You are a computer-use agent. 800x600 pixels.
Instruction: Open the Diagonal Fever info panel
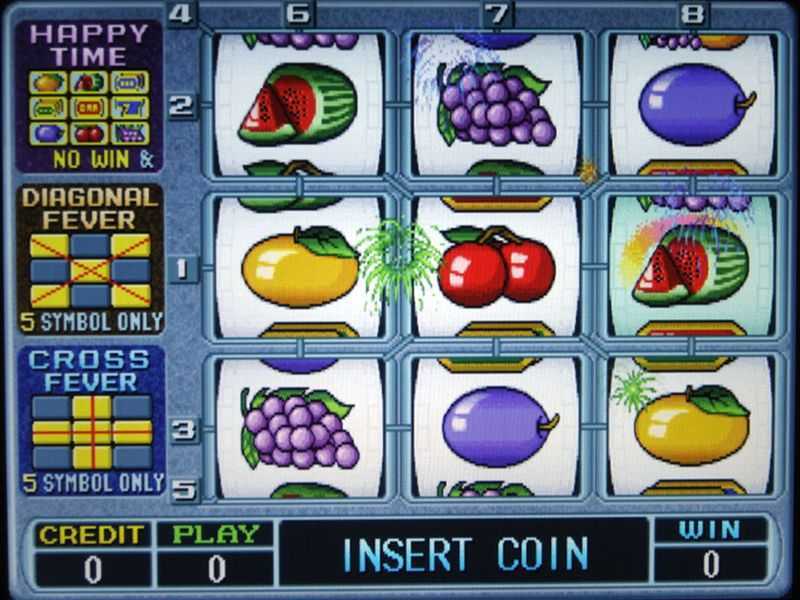[x=90, y=258]
